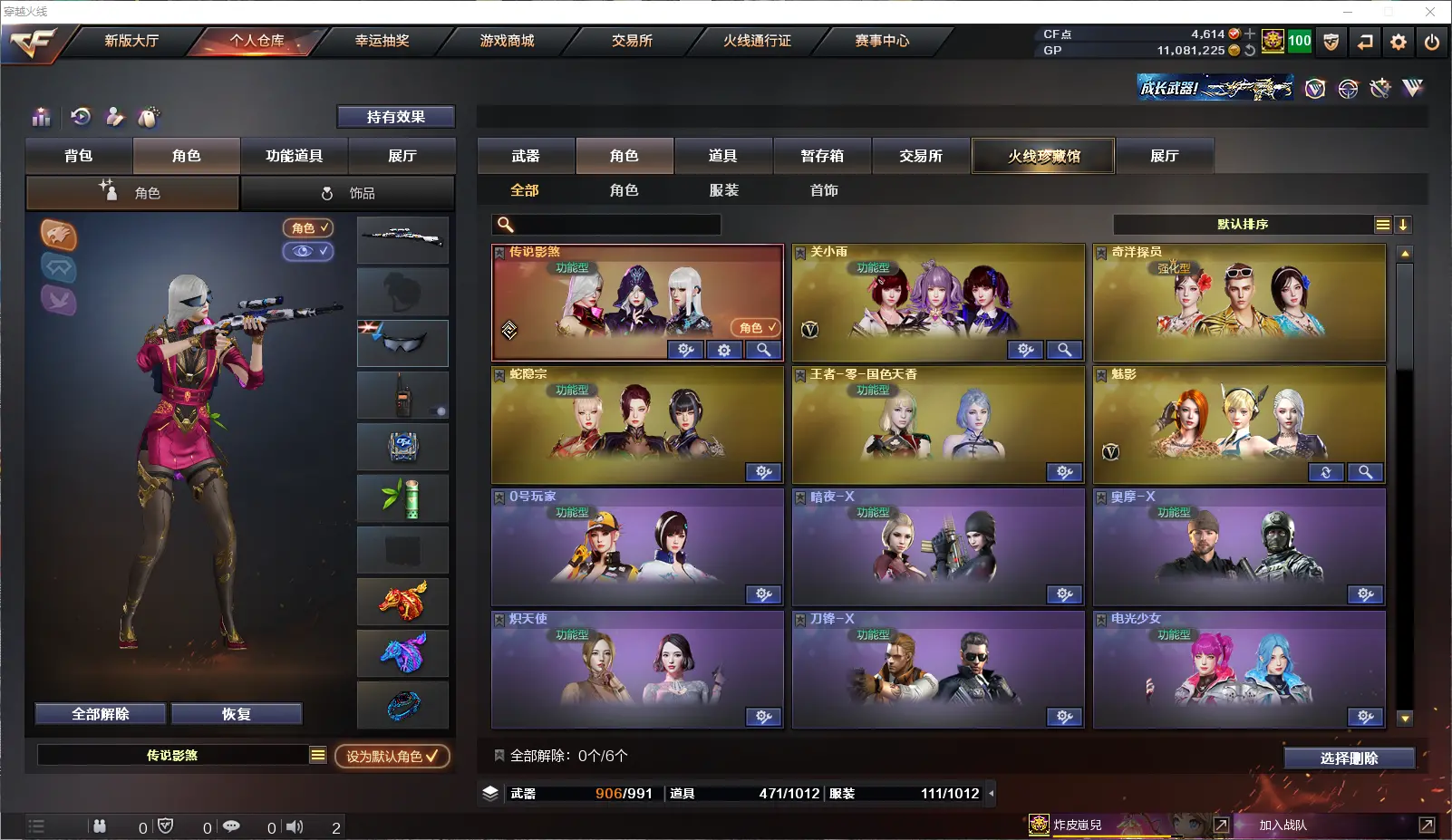This screenshot has height=840, width=1452.
Task: Open the dog-tag icon next to character edit
Action: 147,117
